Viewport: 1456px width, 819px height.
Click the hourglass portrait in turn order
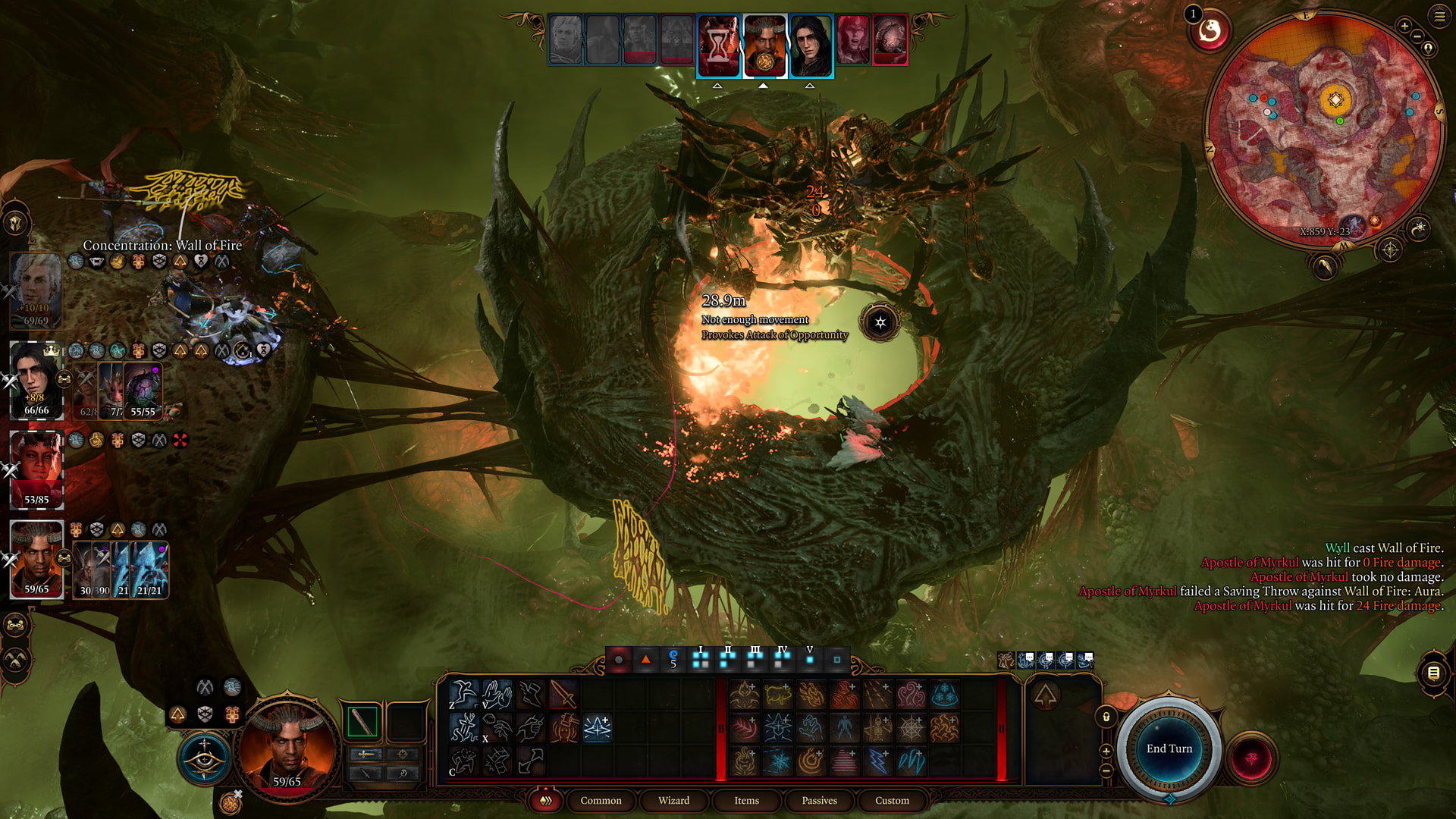point(718,45)
